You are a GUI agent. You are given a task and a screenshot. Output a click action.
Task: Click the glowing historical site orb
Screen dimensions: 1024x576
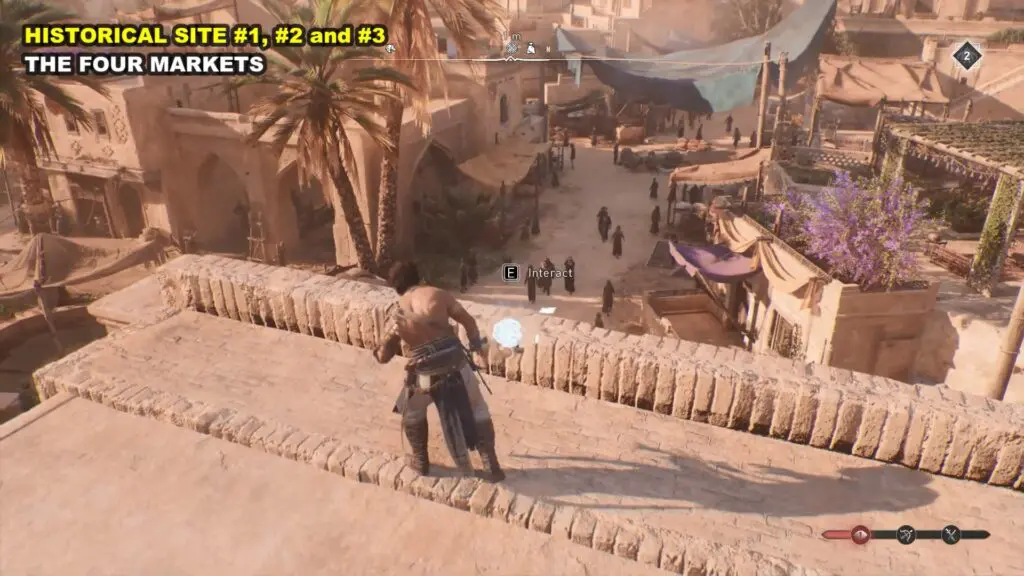point(509,332)
